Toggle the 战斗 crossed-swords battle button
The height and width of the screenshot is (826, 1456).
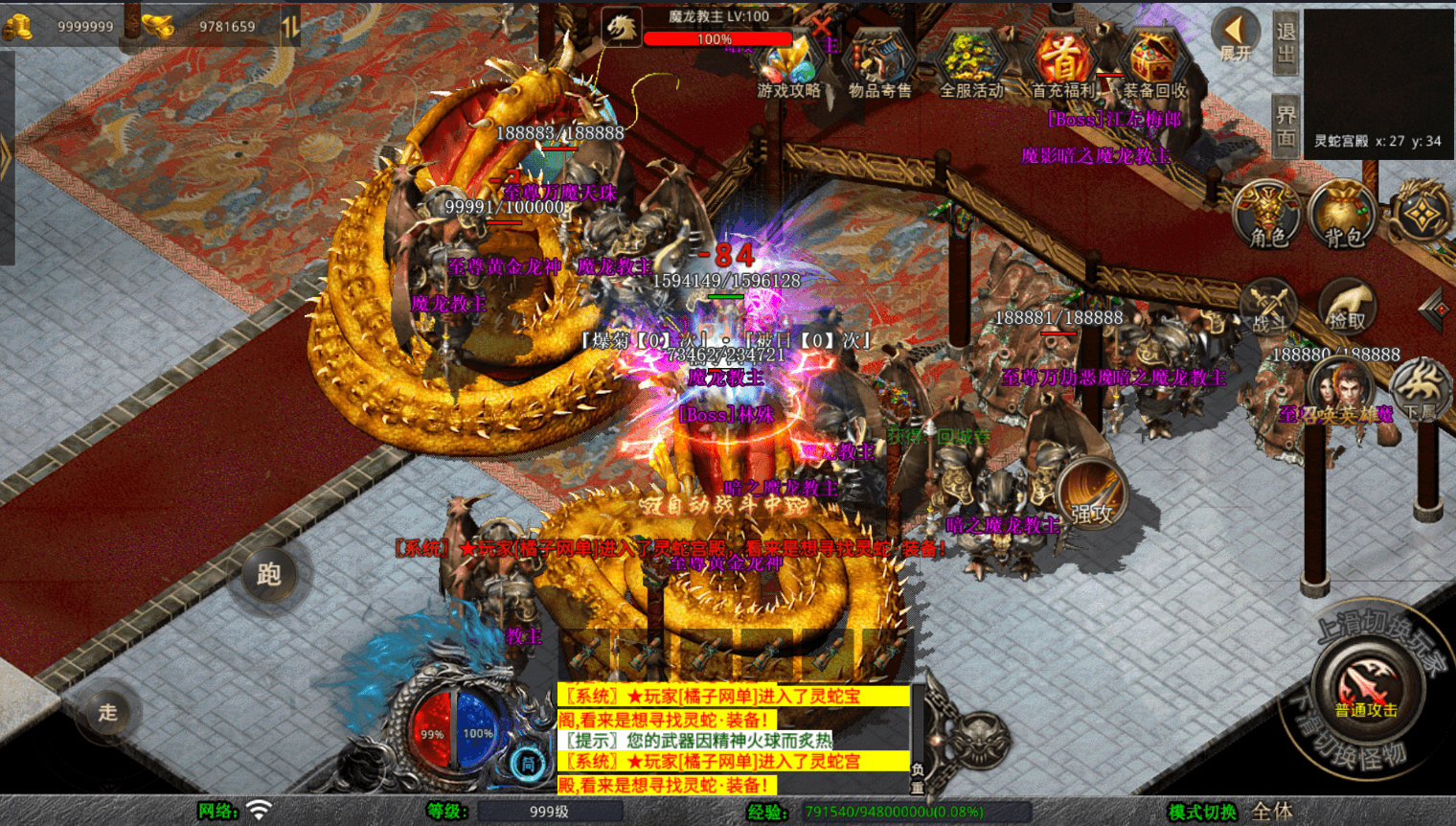[x=1270, y=309]
